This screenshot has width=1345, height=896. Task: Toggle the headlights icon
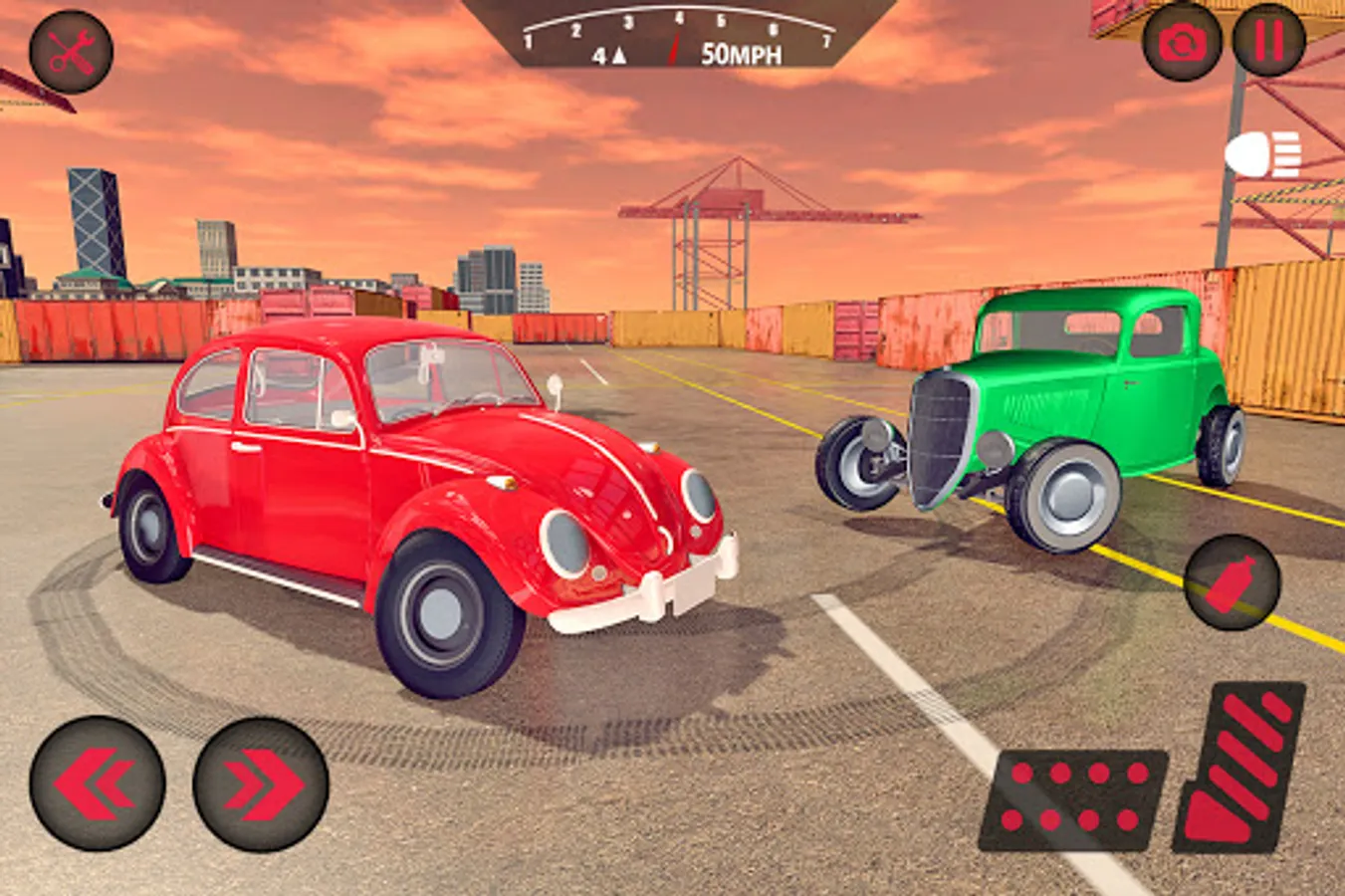(1263, 155)
